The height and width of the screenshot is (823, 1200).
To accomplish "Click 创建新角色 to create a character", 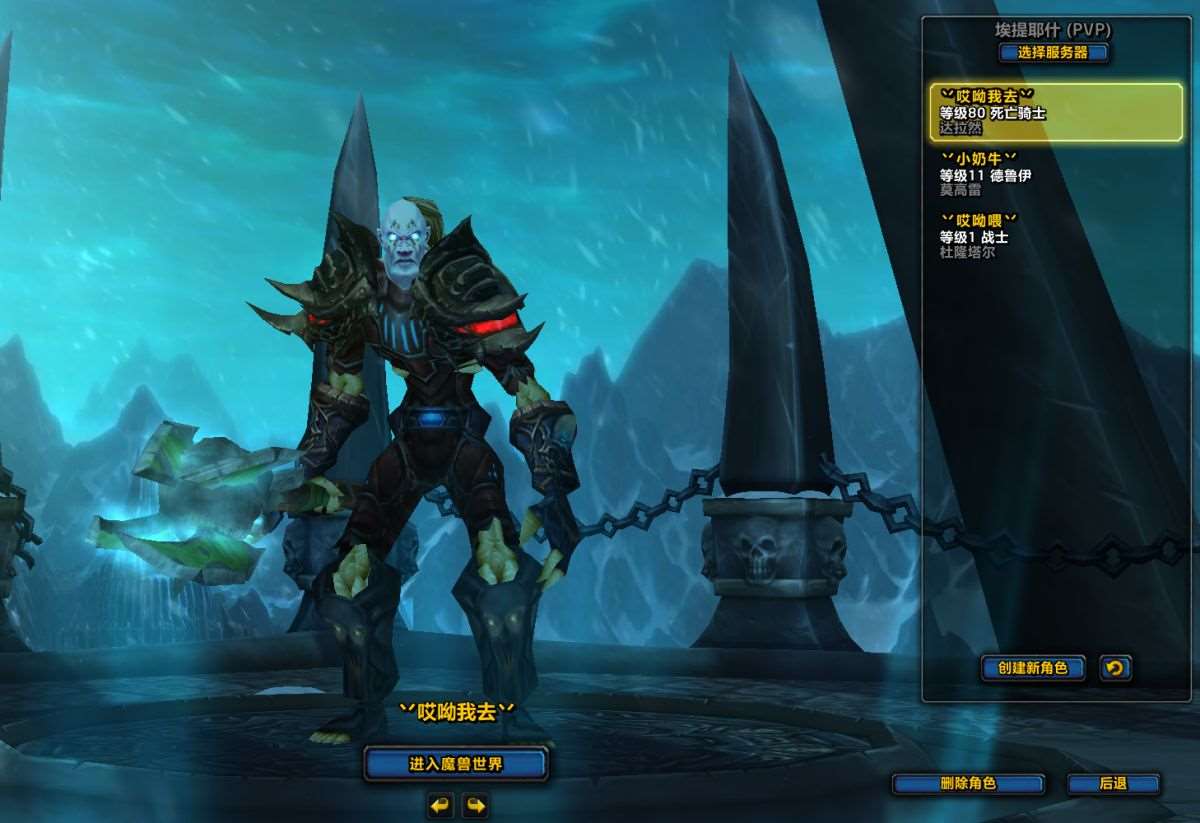I will (x=1033, y=668).
